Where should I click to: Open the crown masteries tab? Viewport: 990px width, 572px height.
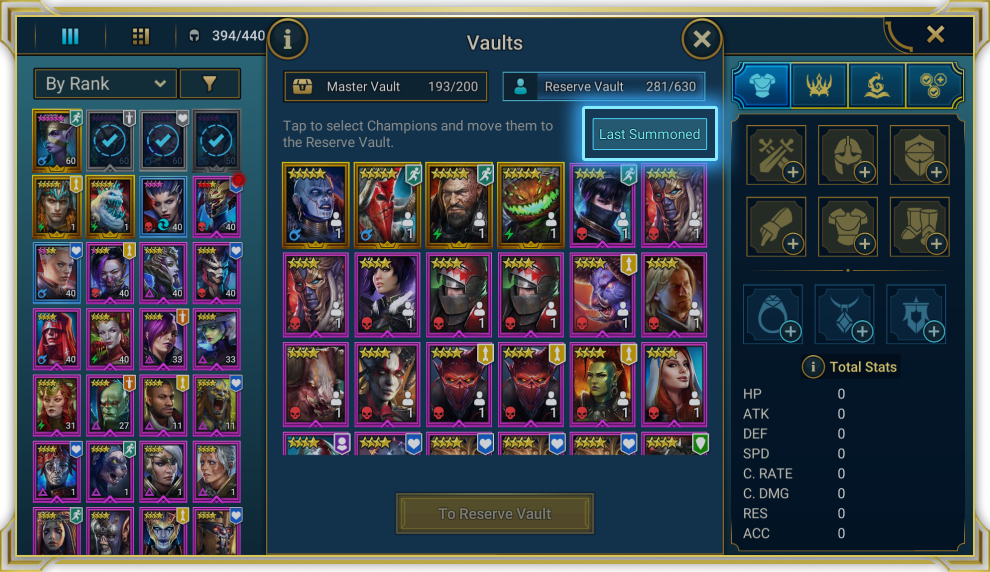819,86
